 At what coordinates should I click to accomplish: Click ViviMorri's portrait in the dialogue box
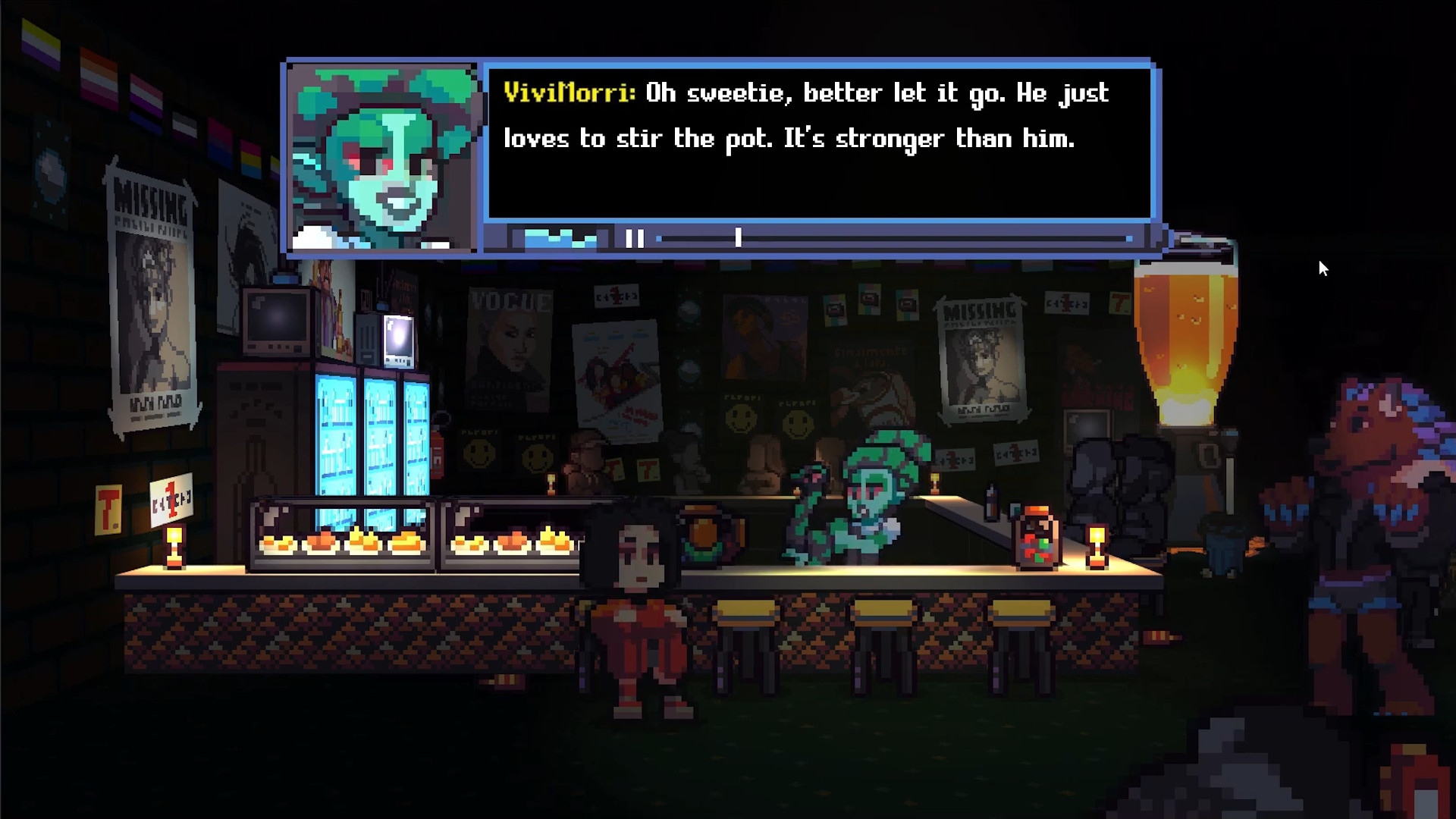(383, 155)
